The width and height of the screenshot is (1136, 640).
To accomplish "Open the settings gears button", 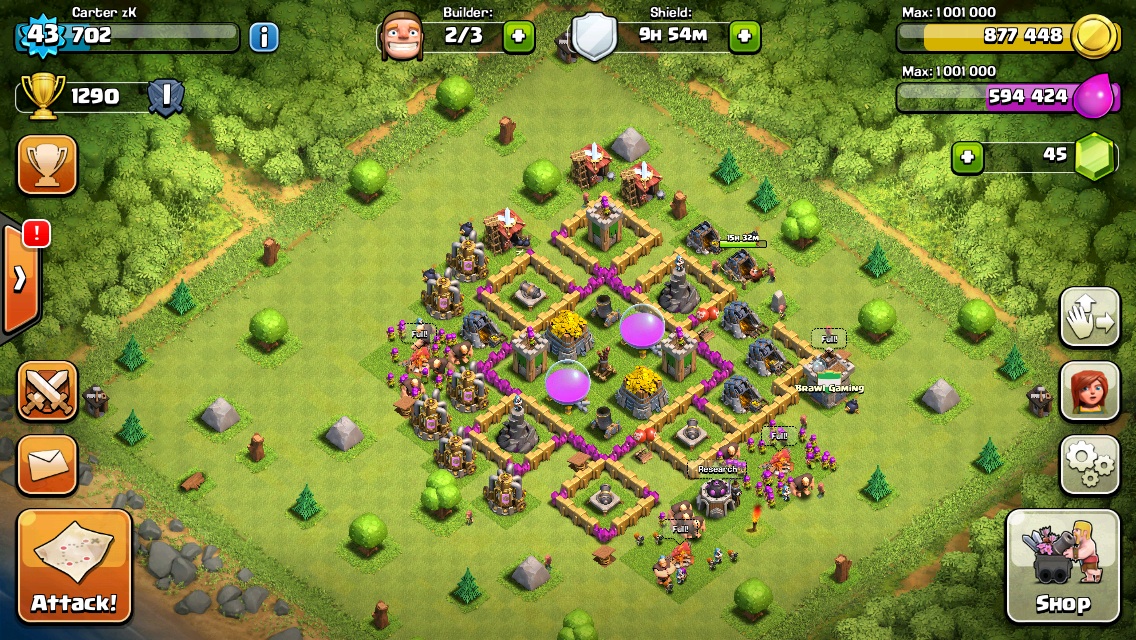I will point(1089,463).
